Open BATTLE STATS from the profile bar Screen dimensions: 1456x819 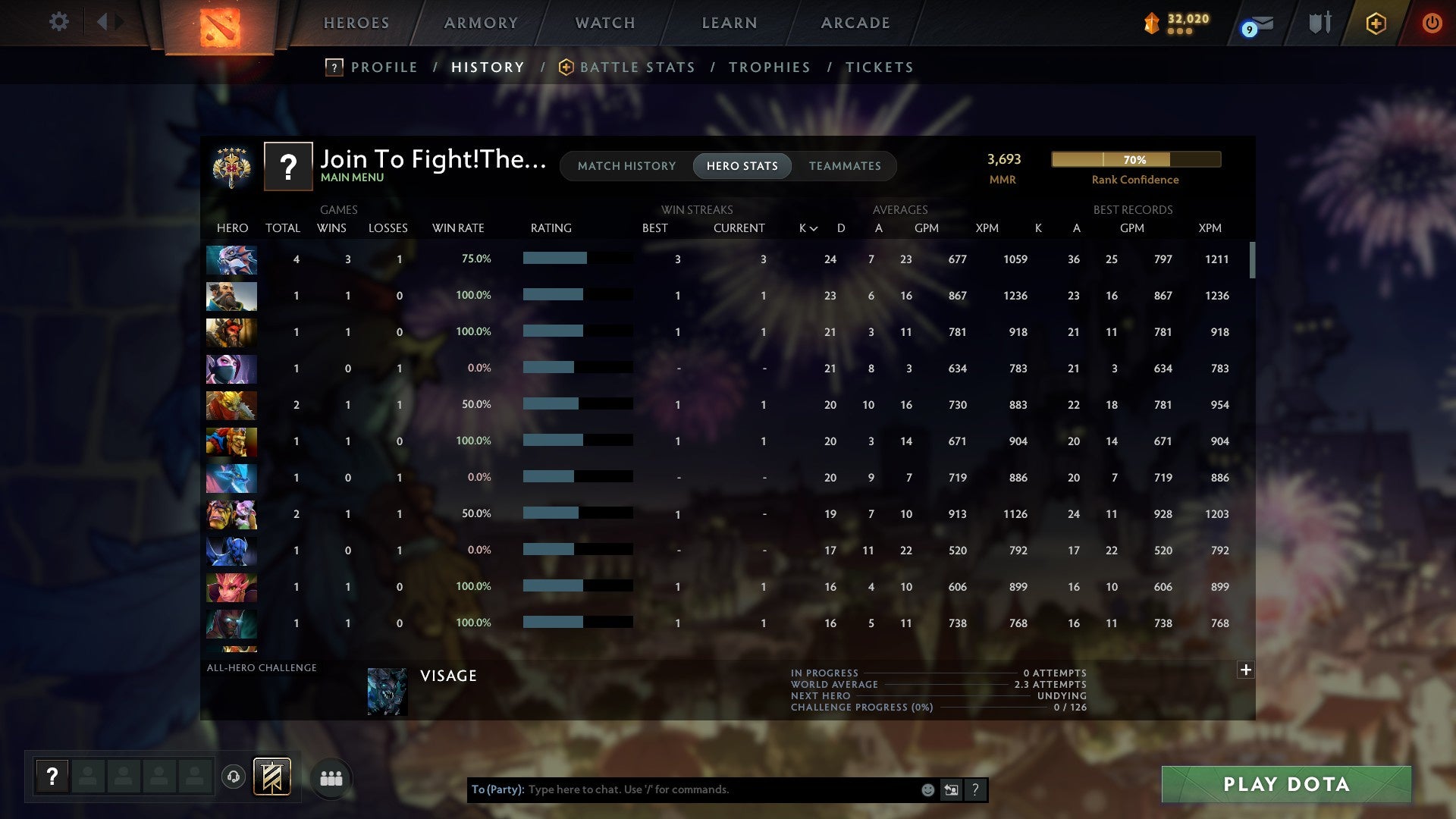click(x=637, y=67)
